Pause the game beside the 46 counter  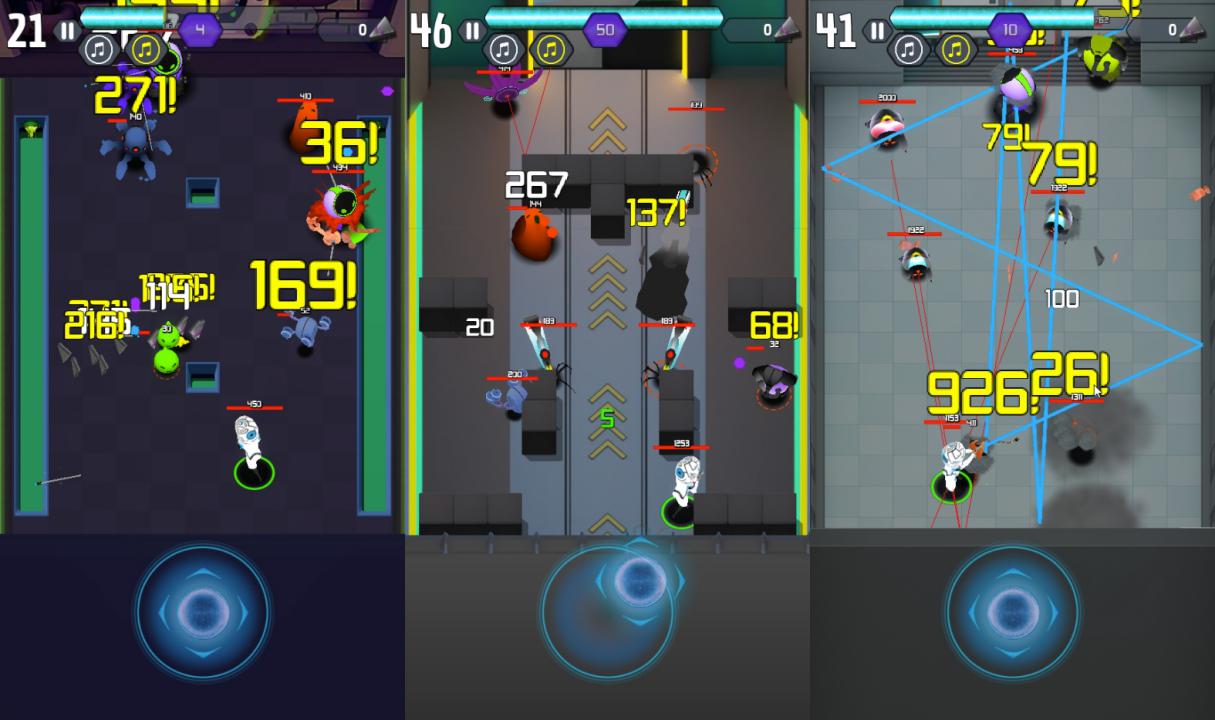pyautogui.click(x=472, y=31)
